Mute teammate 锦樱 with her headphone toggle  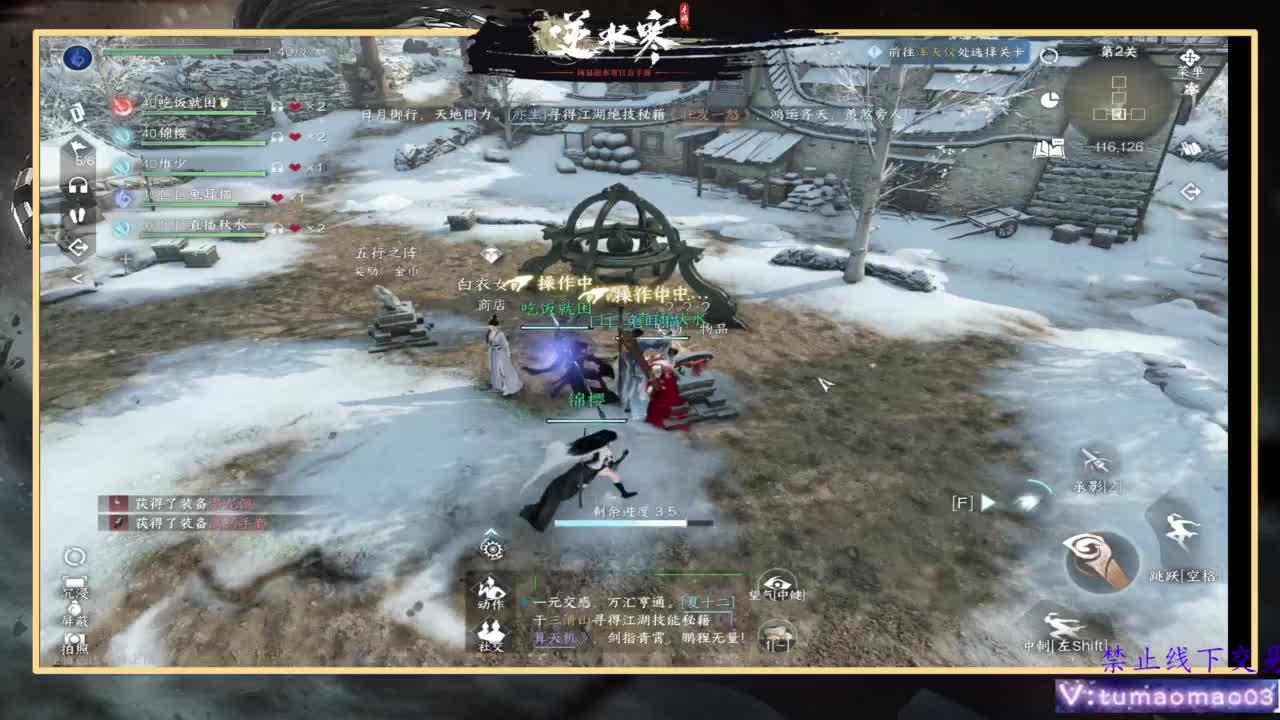[x=276, y=137]
